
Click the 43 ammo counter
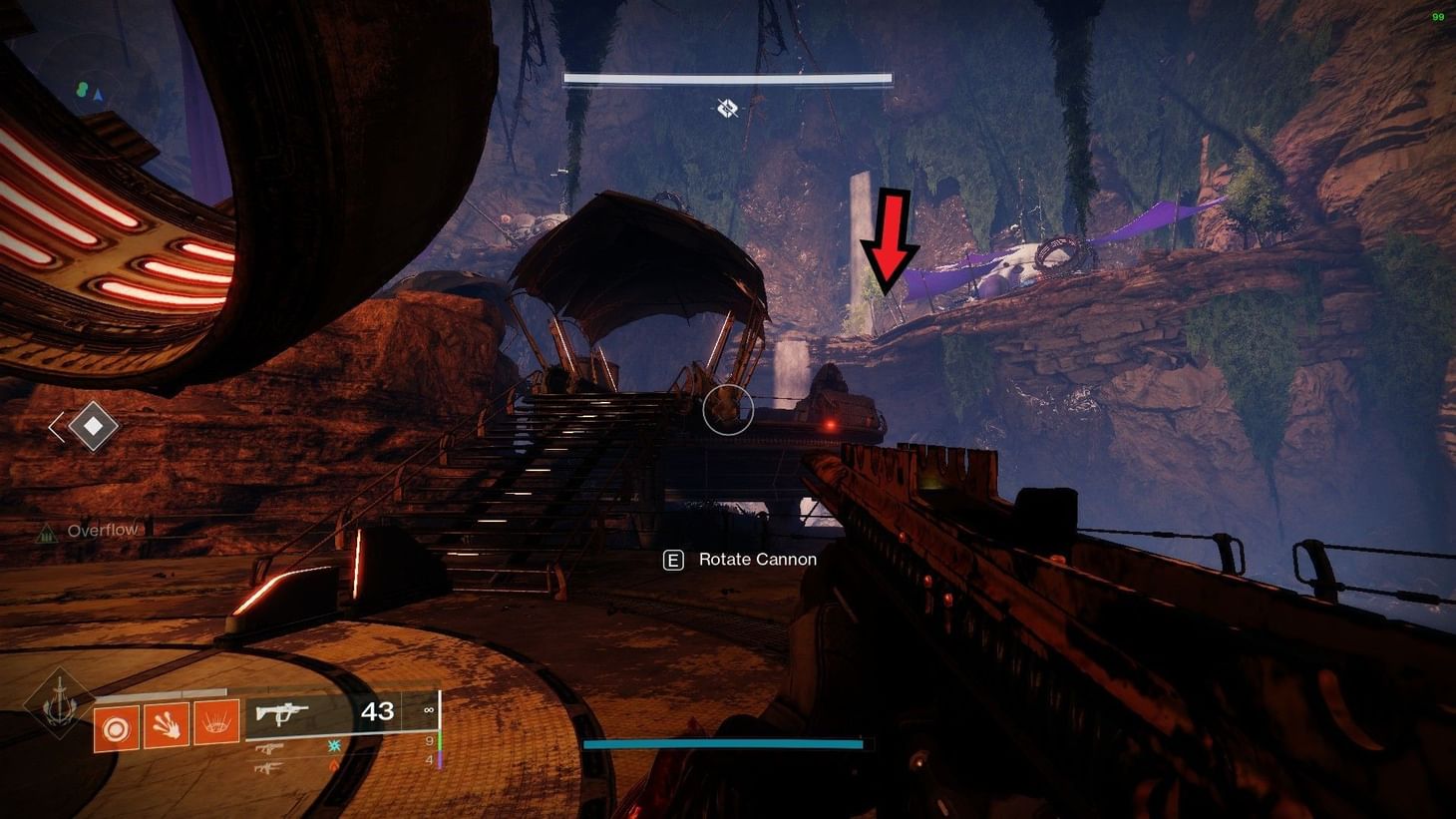pos(377,711)
